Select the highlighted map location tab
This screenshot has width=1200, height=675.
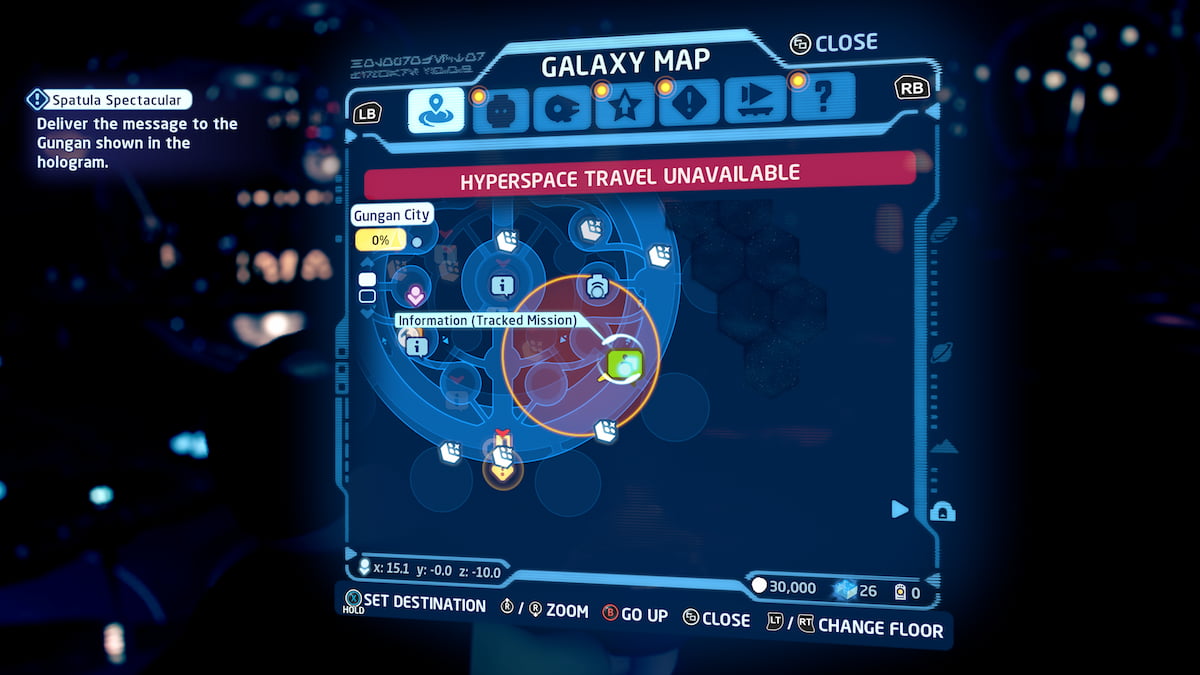pos(436,109)
